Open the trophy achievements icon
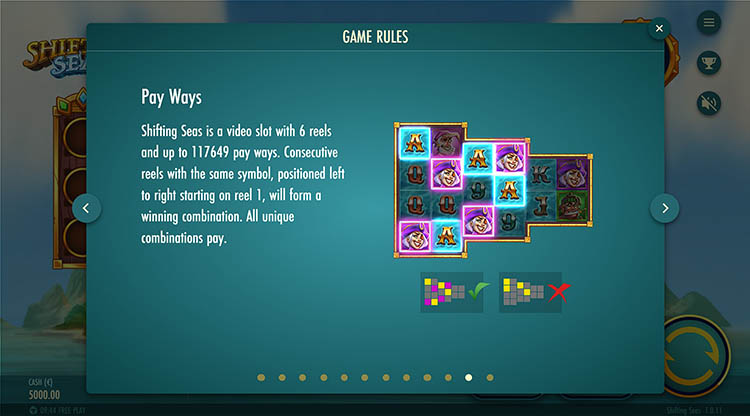The width and height of the screenshot is (750, 416). pos(710,62)
